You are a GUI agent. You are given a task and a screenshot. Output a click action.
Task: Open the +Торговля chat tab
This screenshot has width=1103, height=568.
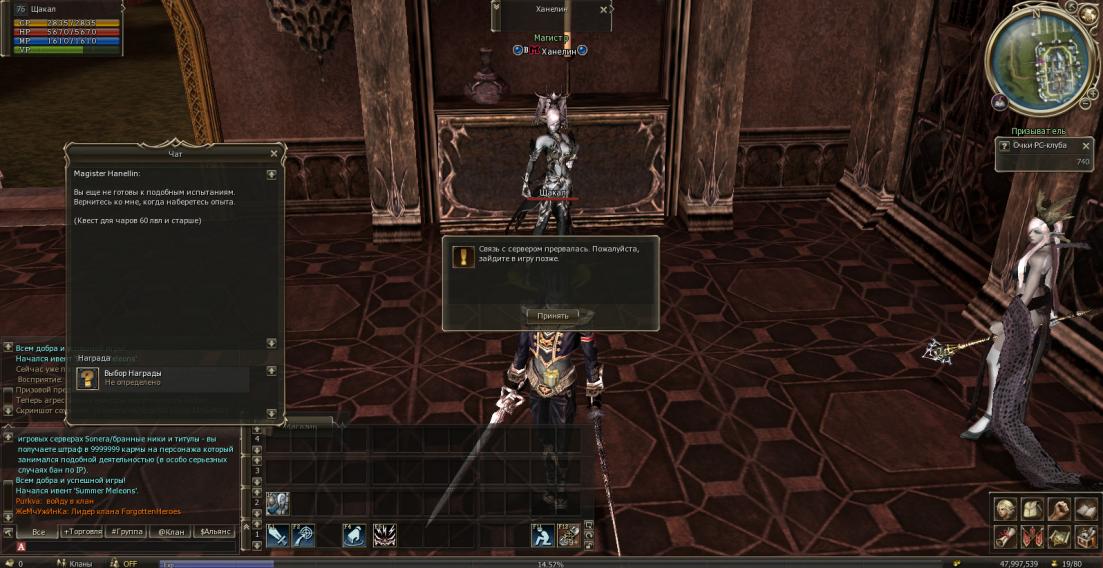(82, 532)
